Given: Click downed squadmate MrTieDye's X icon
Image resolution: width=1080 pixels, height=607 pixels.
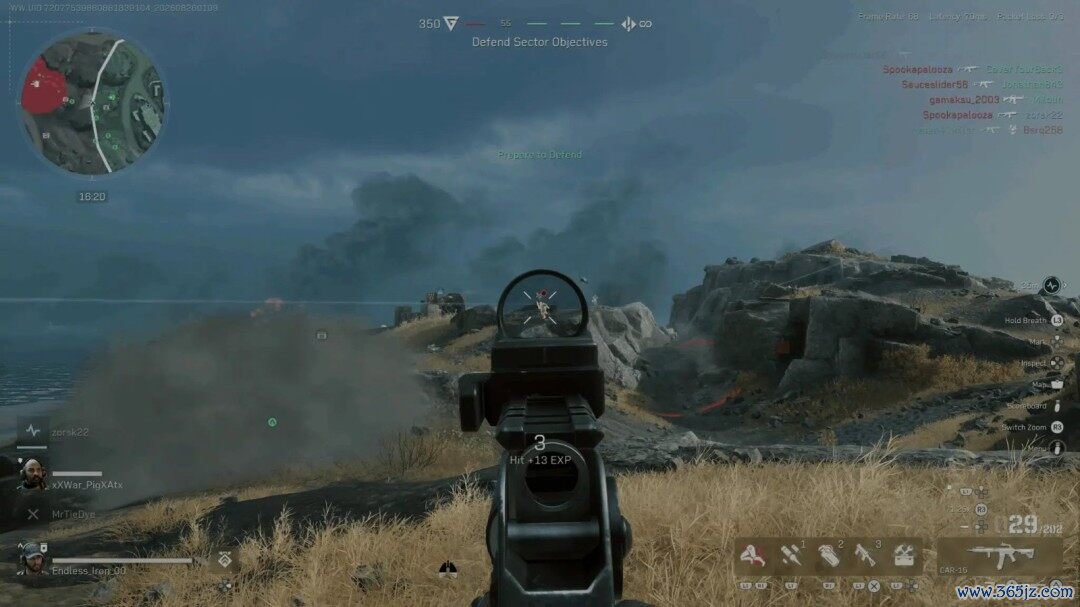Looking at the screenshot, I should [x=33, y=514].
